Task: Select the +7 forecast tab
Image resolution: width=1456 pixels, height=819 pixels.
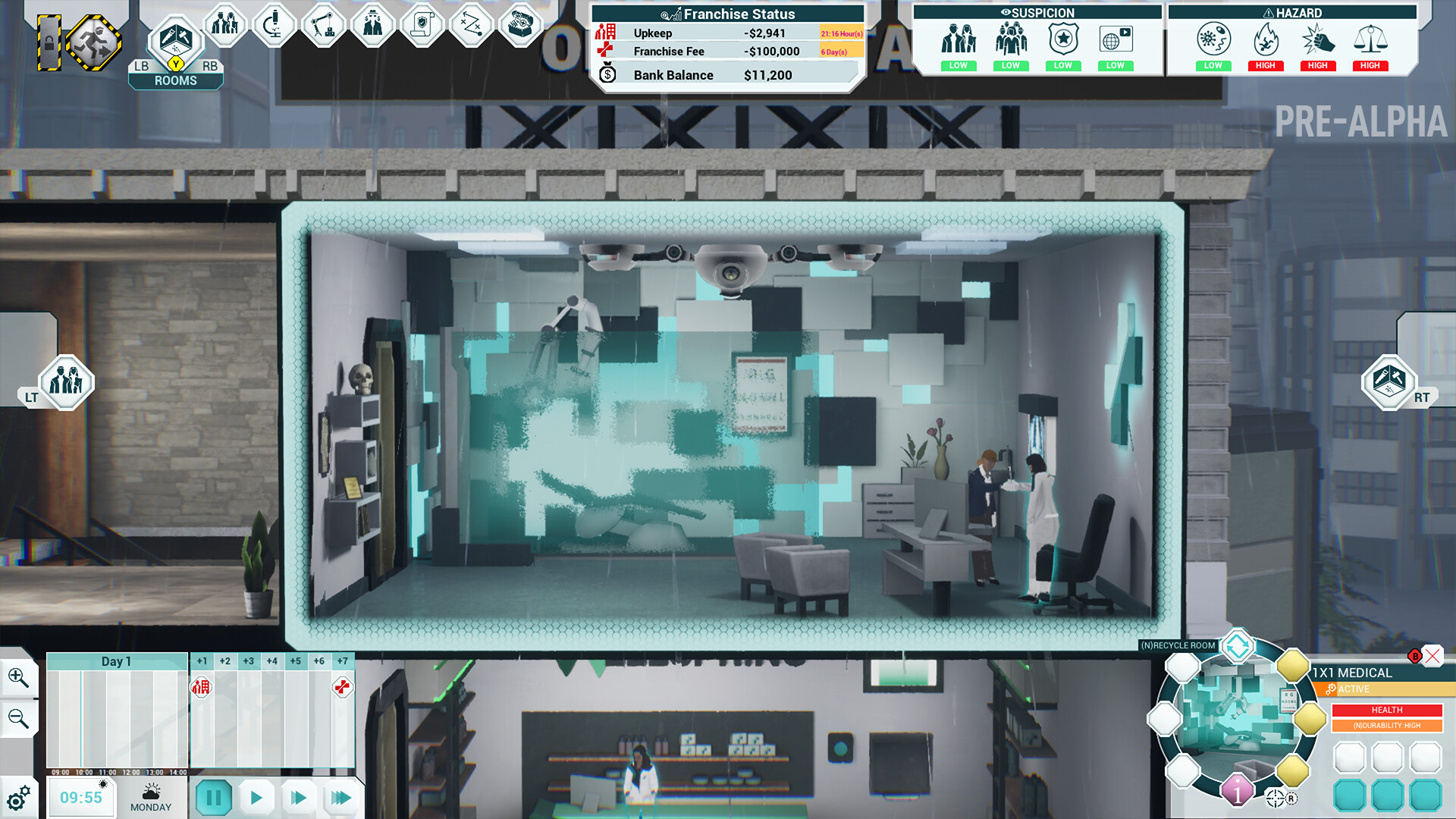Action: coord(342,661)
